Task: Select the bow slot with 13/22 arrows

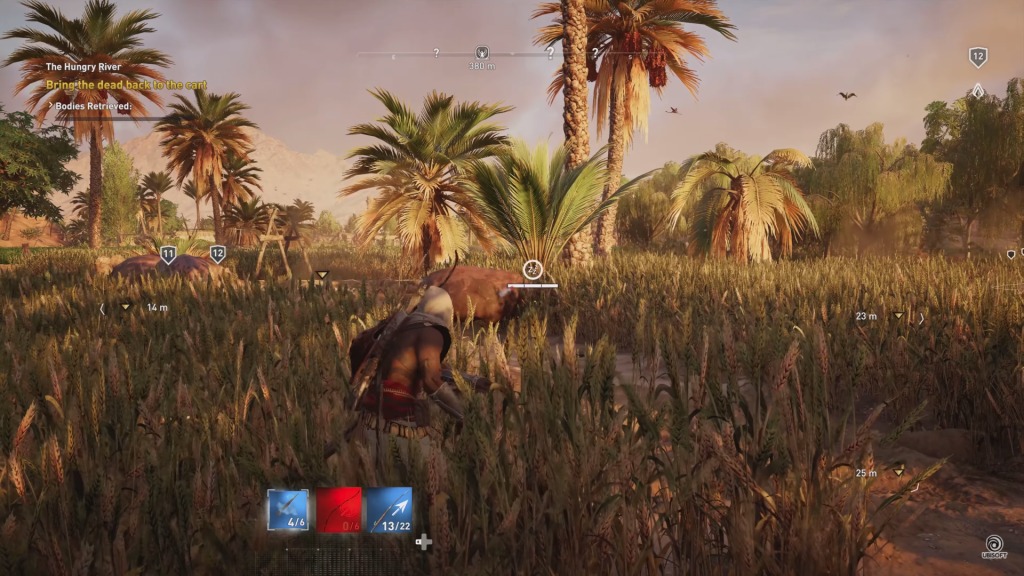Action: [389, 509]
